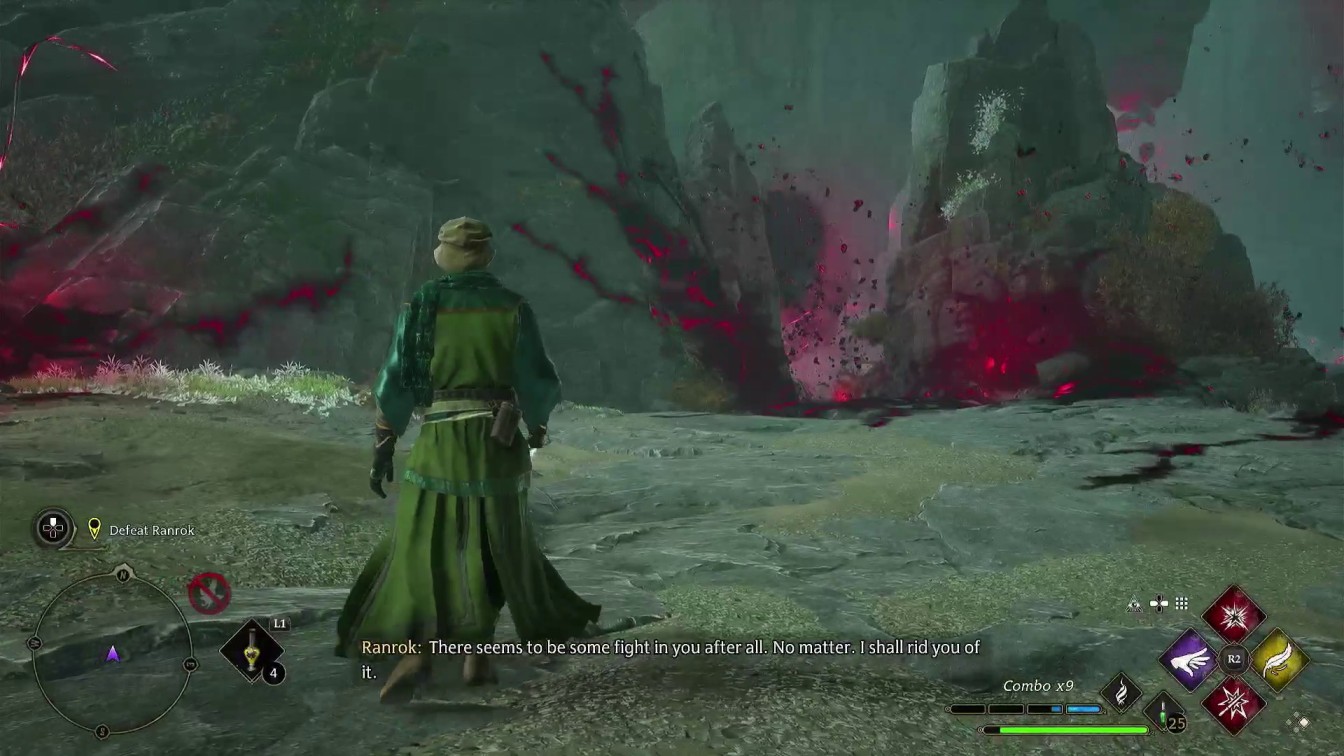Viewport: 1344px width, 756px height.
Task: Select the Defeat Ranrok quest text
Action: tap(152, 530)
